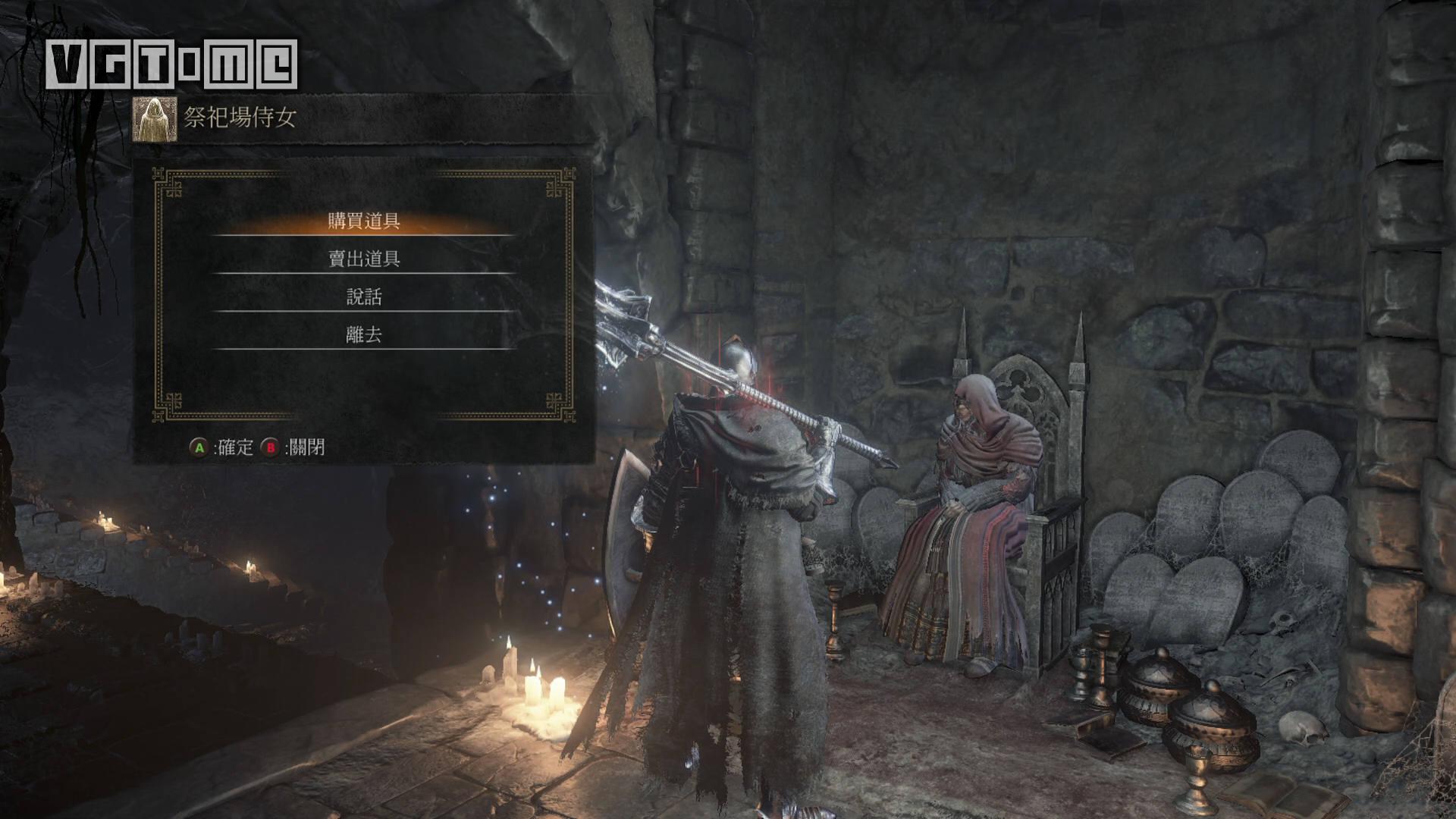This screenshot has width=1456, height=819.
Task: Select 購買道具 to buy items
Action: [364, 221]
